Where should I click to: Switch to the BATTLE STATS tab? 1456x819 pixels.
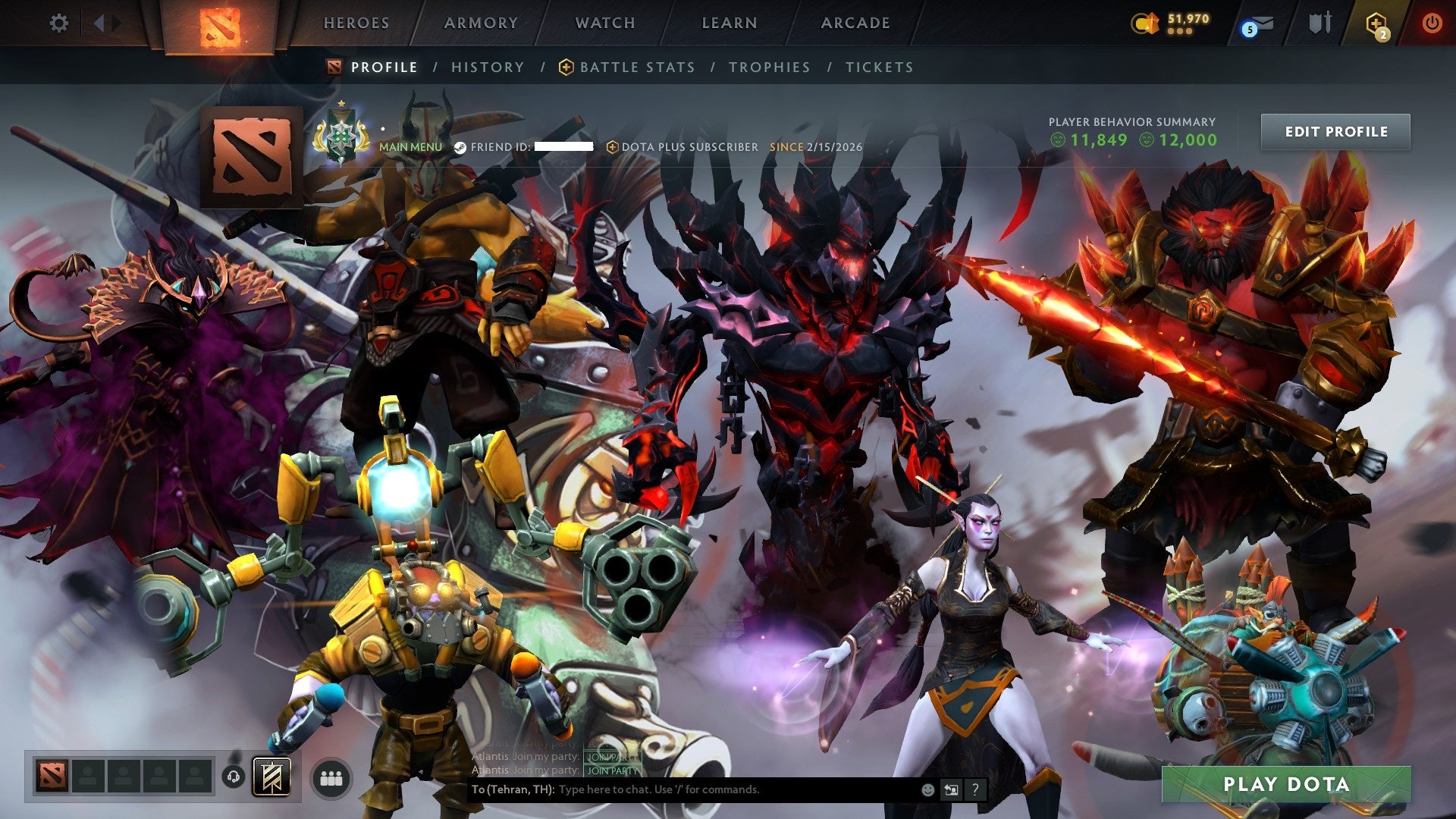[635, 67]
